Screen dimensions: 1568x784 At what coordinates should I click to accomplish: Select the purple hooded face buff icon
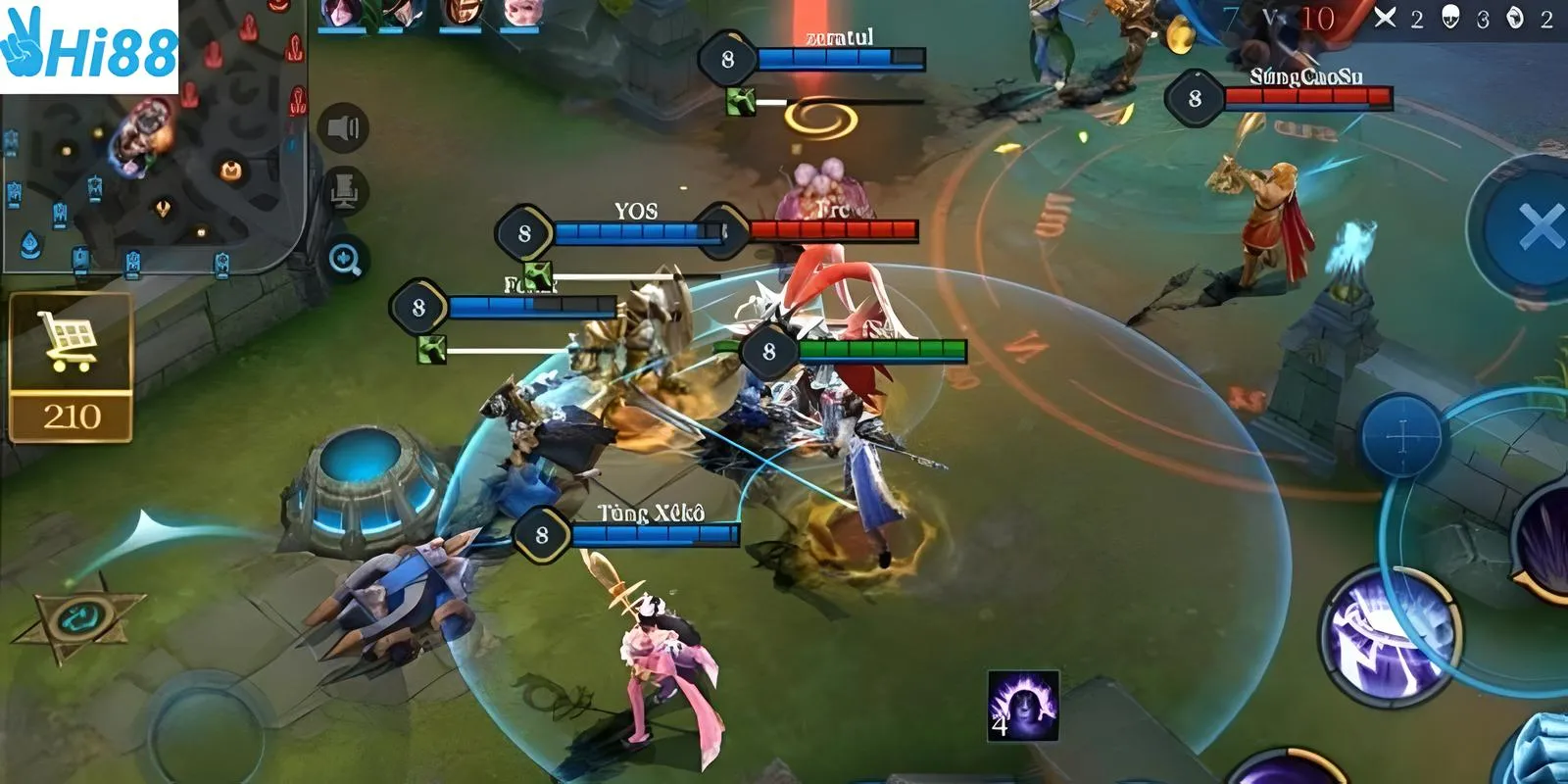[1023, 706]
